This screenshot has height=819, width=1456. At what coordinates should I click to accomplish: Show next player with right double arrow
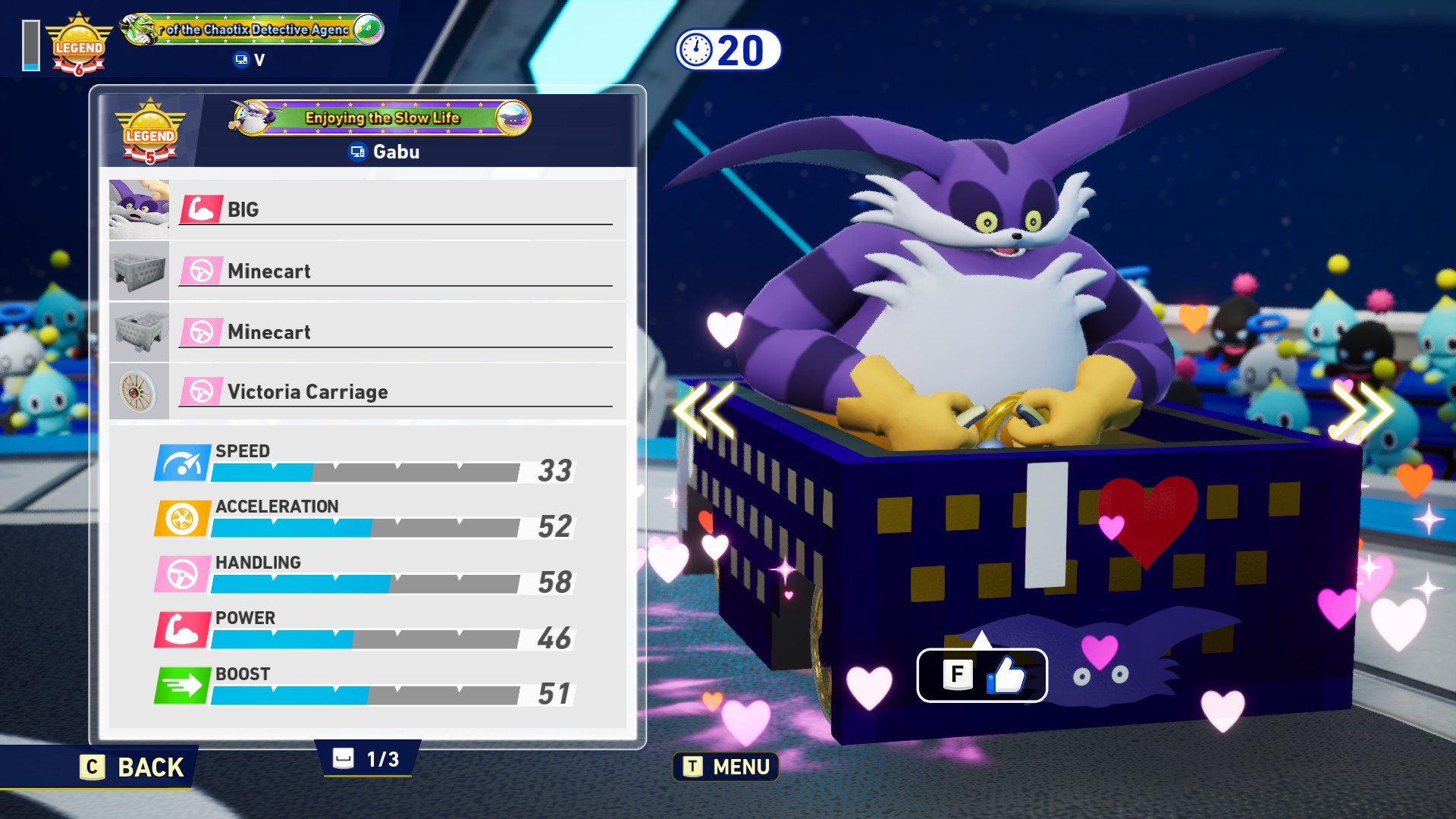tap(1363, 410)
